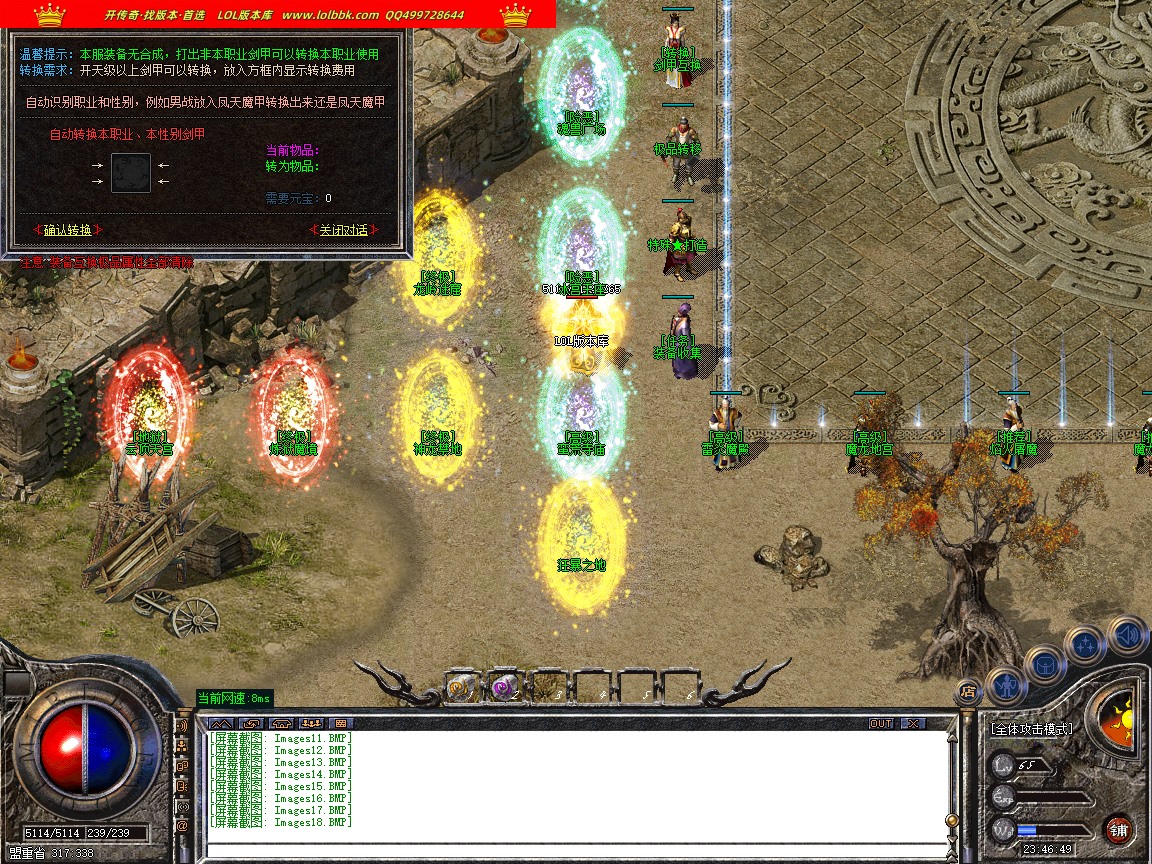1152x864 pixels.
Task: Select the @ private chat channel icon
Action: [182, 827]
